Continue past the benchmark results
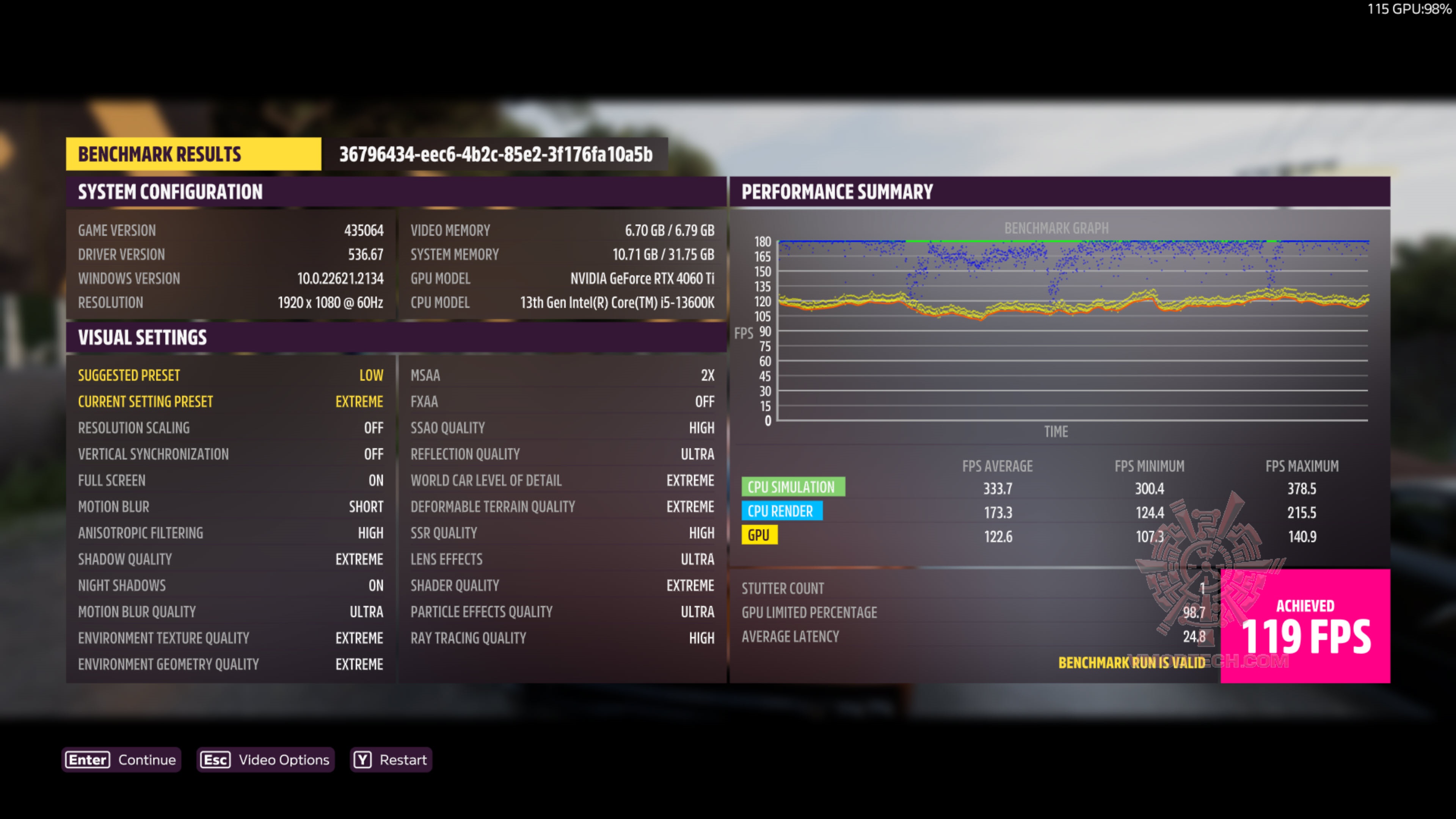Image resolution: width=1456 pixels, height=819 pixels. [121, 759]
